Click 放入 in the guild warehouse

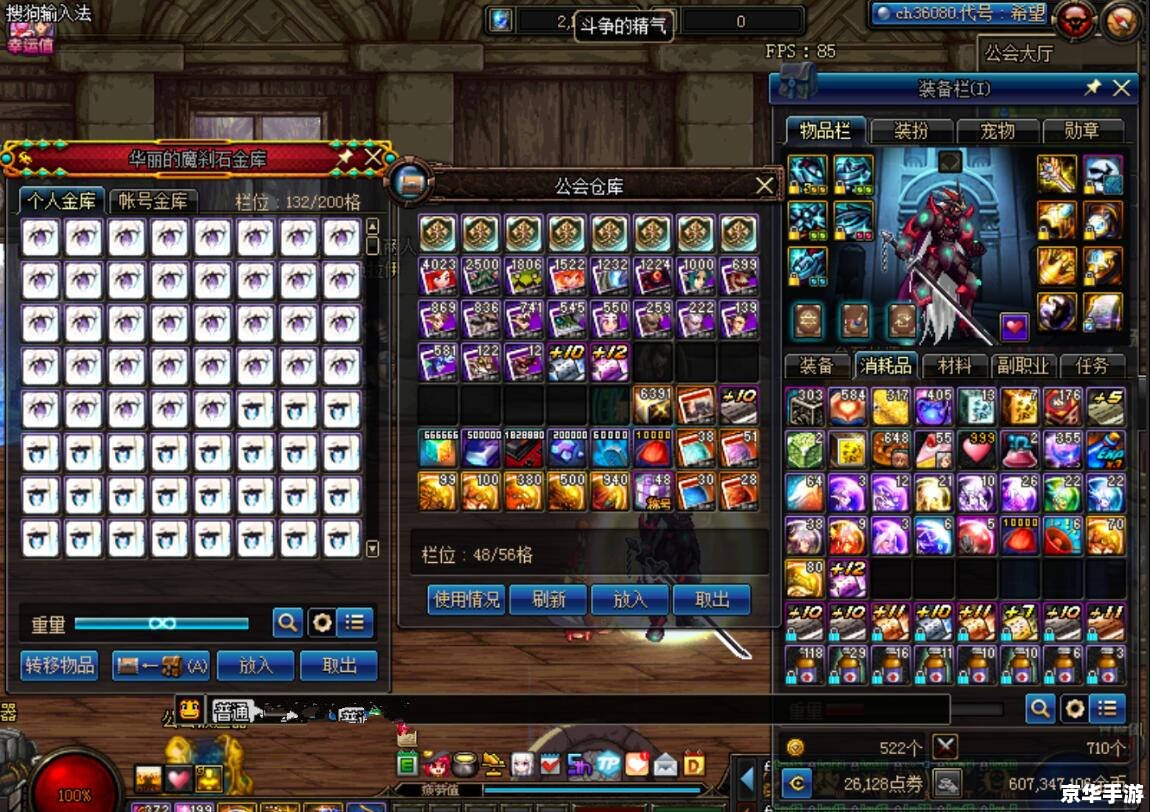pos(630,599)
